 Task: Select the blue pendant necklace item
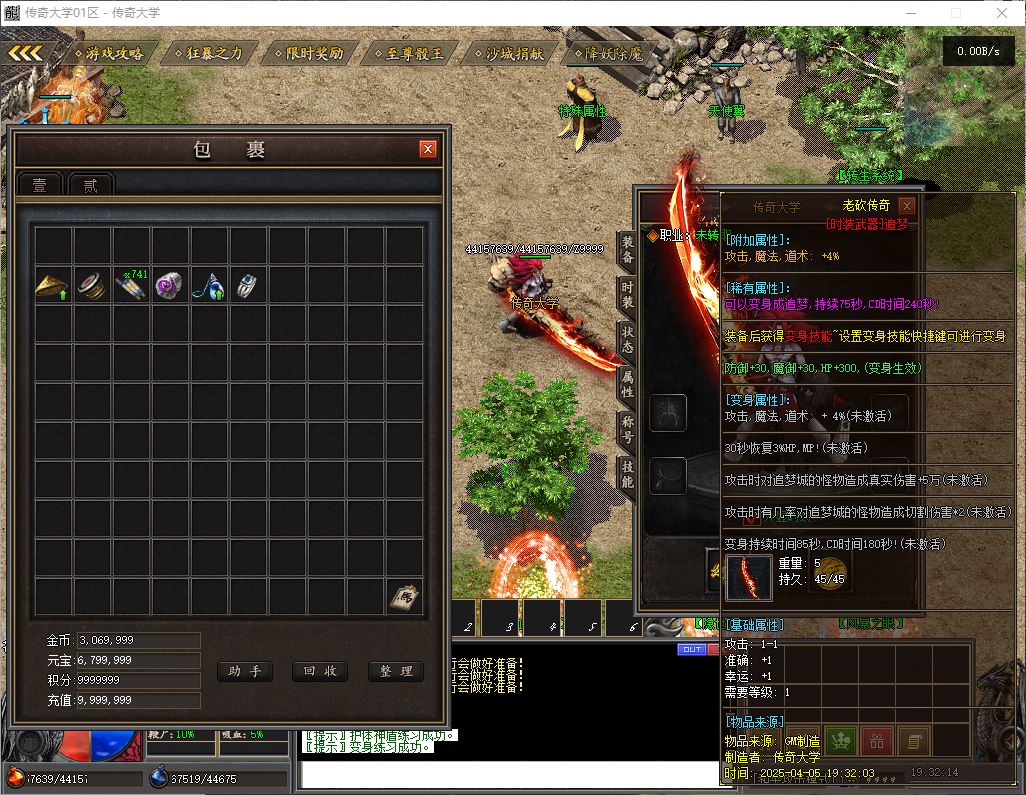(209, 286)
